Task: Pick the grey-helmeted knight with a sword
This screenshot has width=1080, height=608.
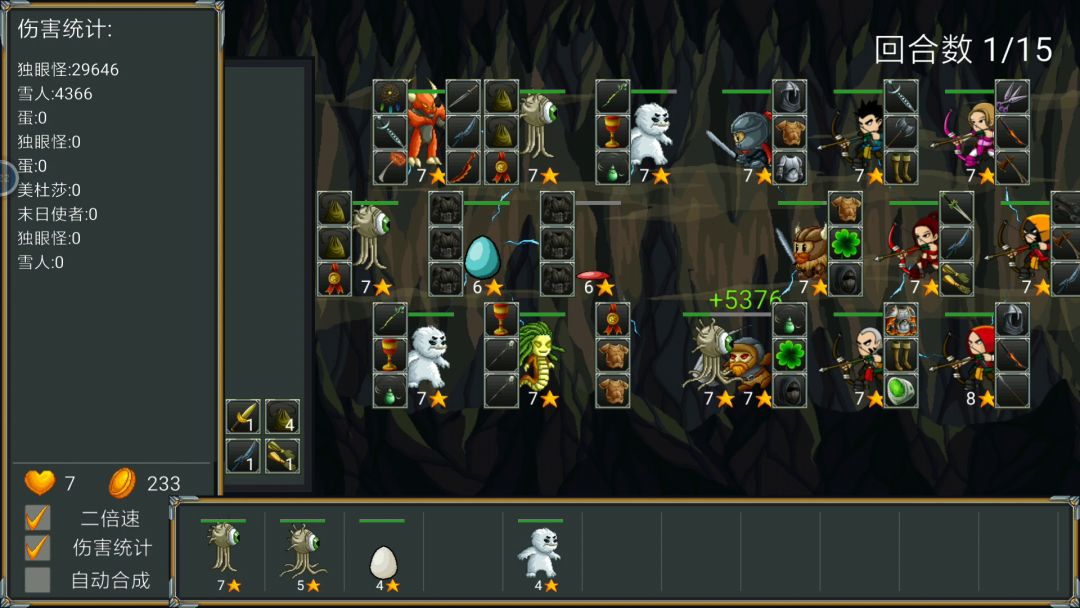Action: (x=746, y=138)
